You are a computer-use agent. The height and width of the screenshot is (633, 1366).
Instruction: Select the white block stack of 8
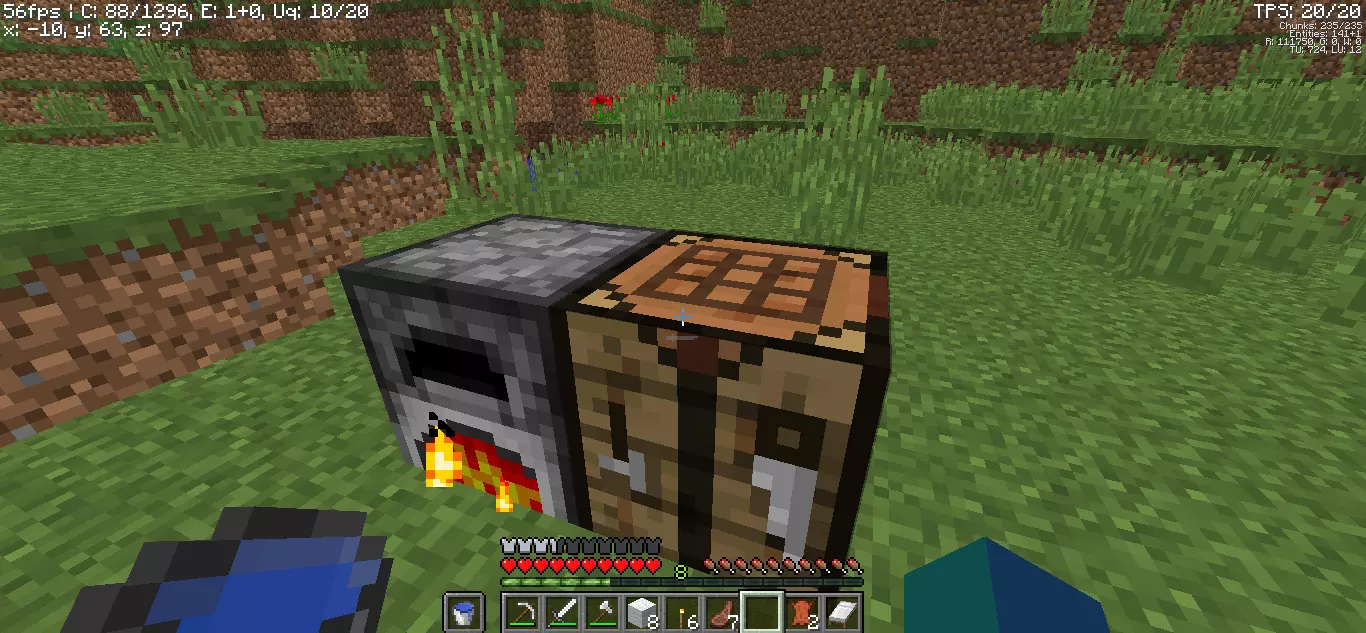(x=642, y=612)
